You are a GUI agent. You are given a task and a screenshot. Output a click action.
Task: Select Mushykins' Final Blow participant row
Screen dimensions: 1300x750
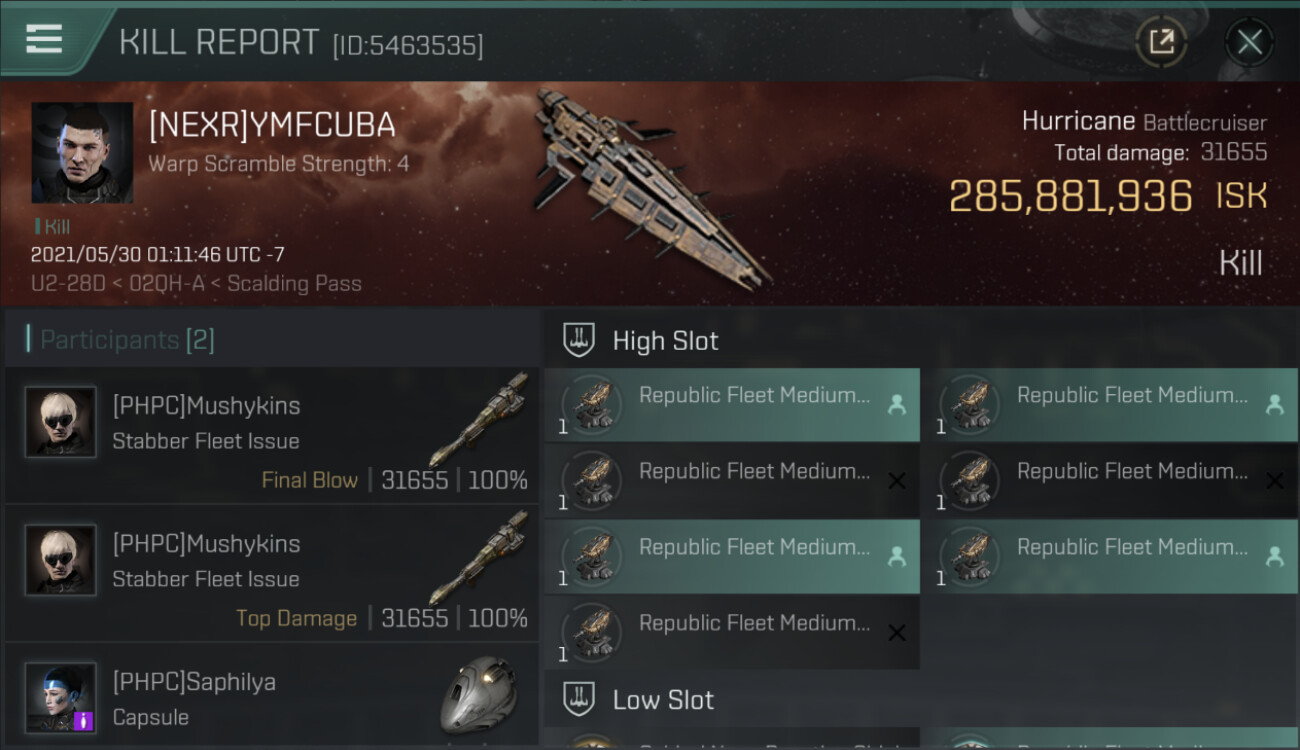[x=272, y=436]
